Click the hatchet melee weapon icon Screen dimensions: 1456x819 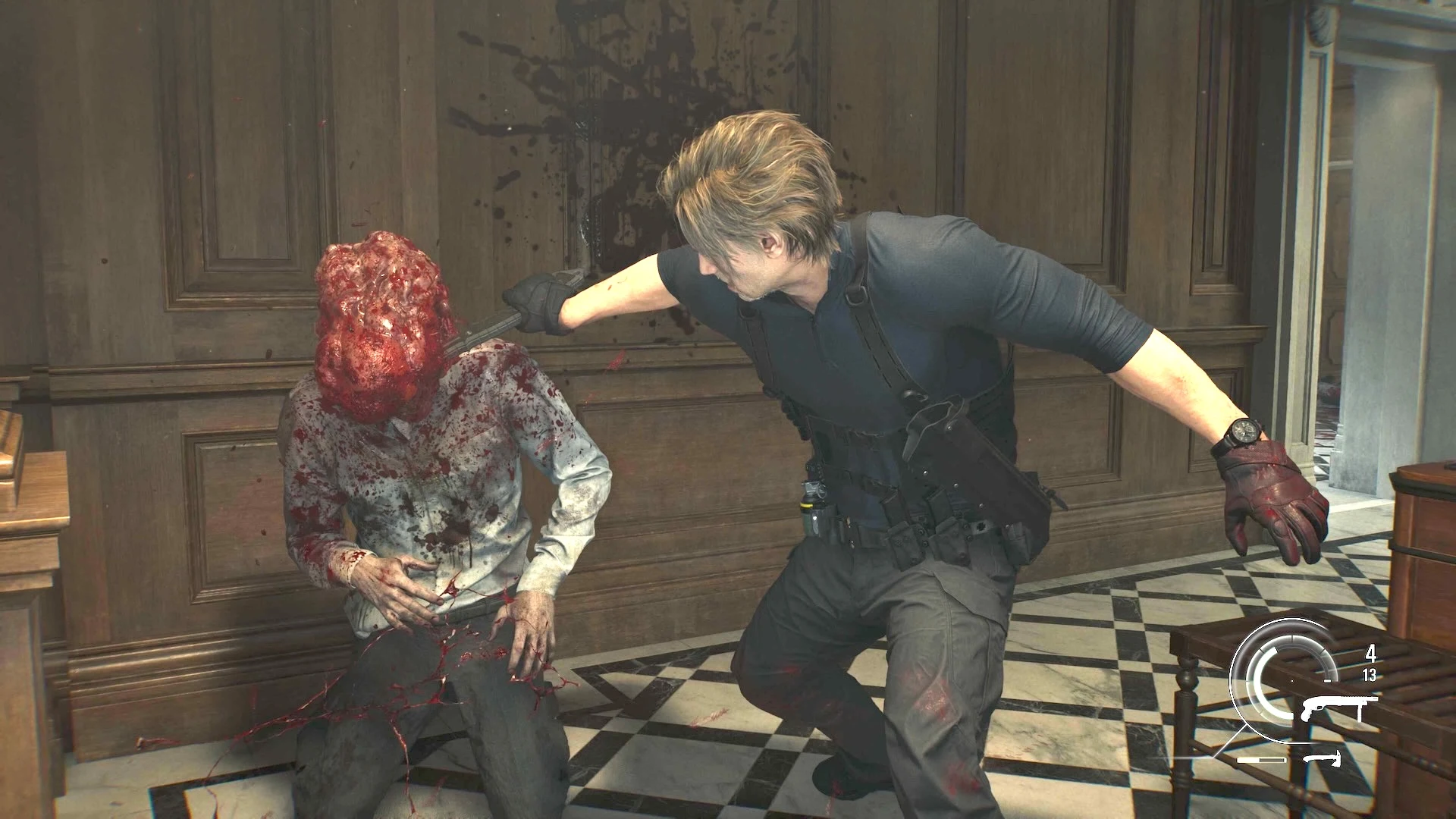point(1323,758)
